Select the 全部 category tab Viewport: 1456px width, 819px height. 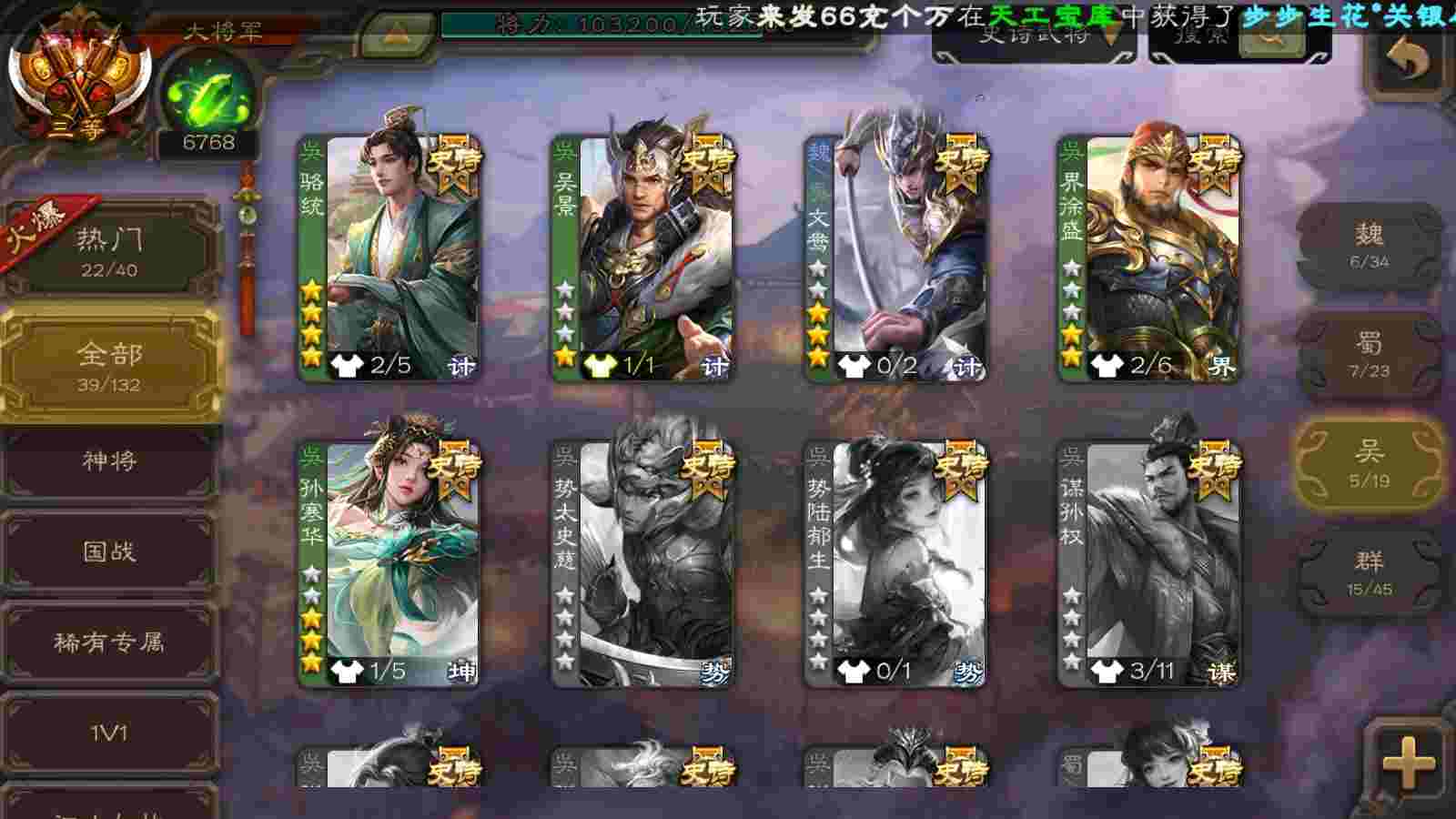point(109,364)
